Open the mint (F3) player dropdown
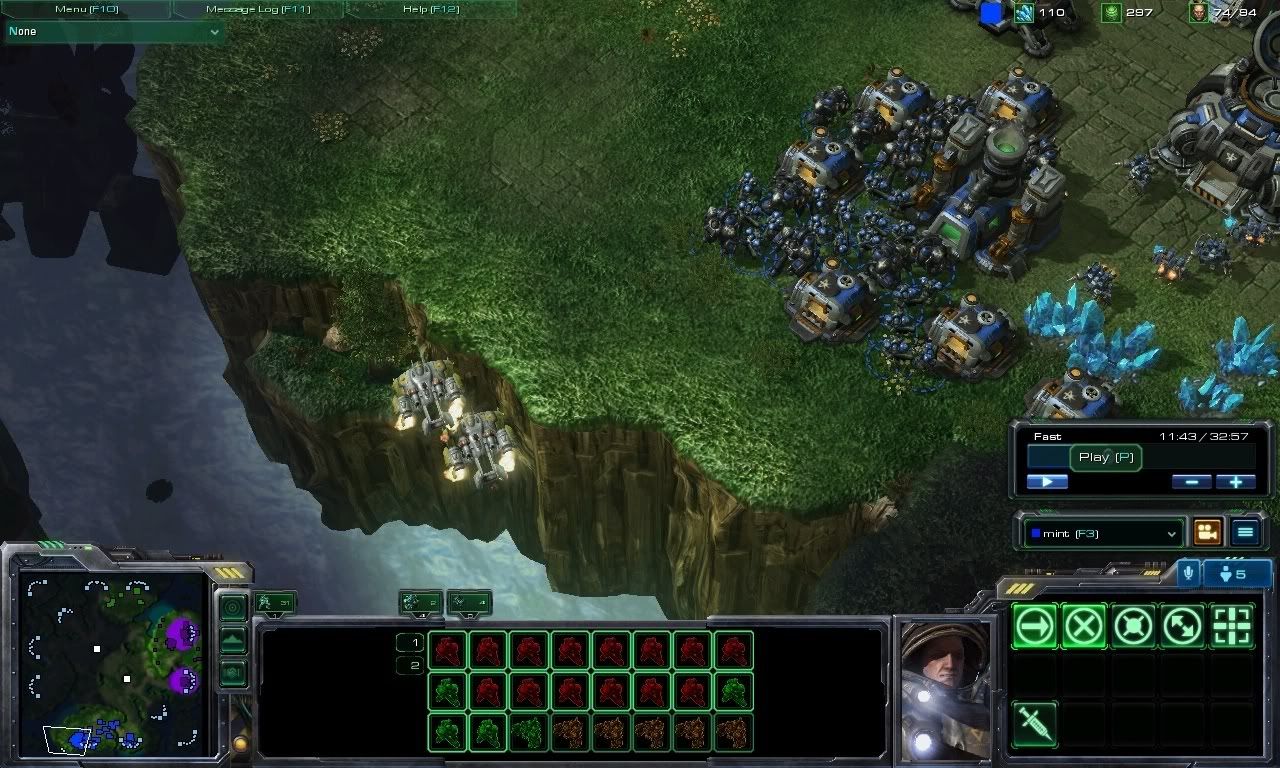1280x768 pixels. coord(1103,534)
